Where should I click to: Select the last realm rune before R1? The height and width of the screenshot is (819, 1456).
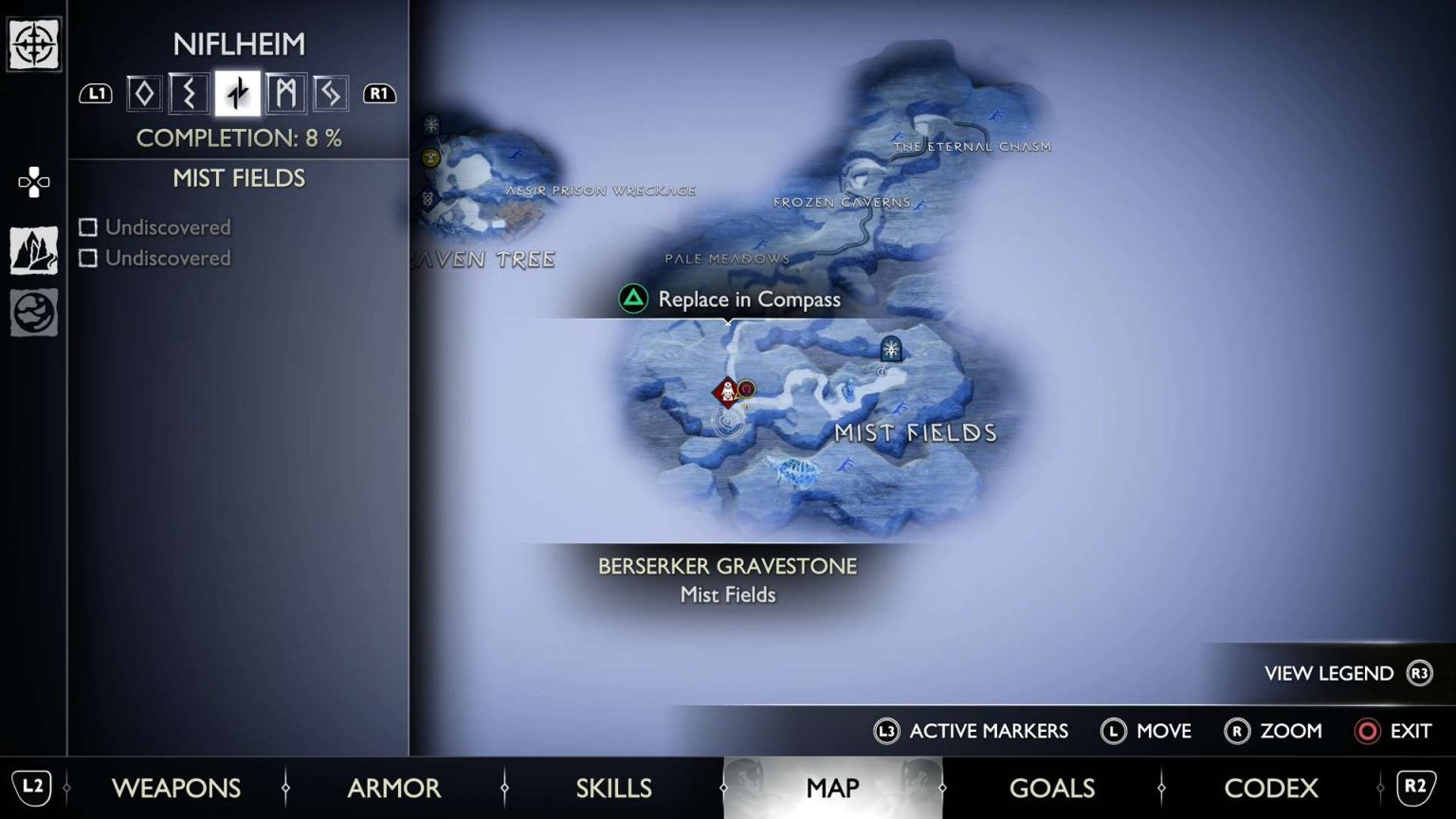tap(331, 93)
